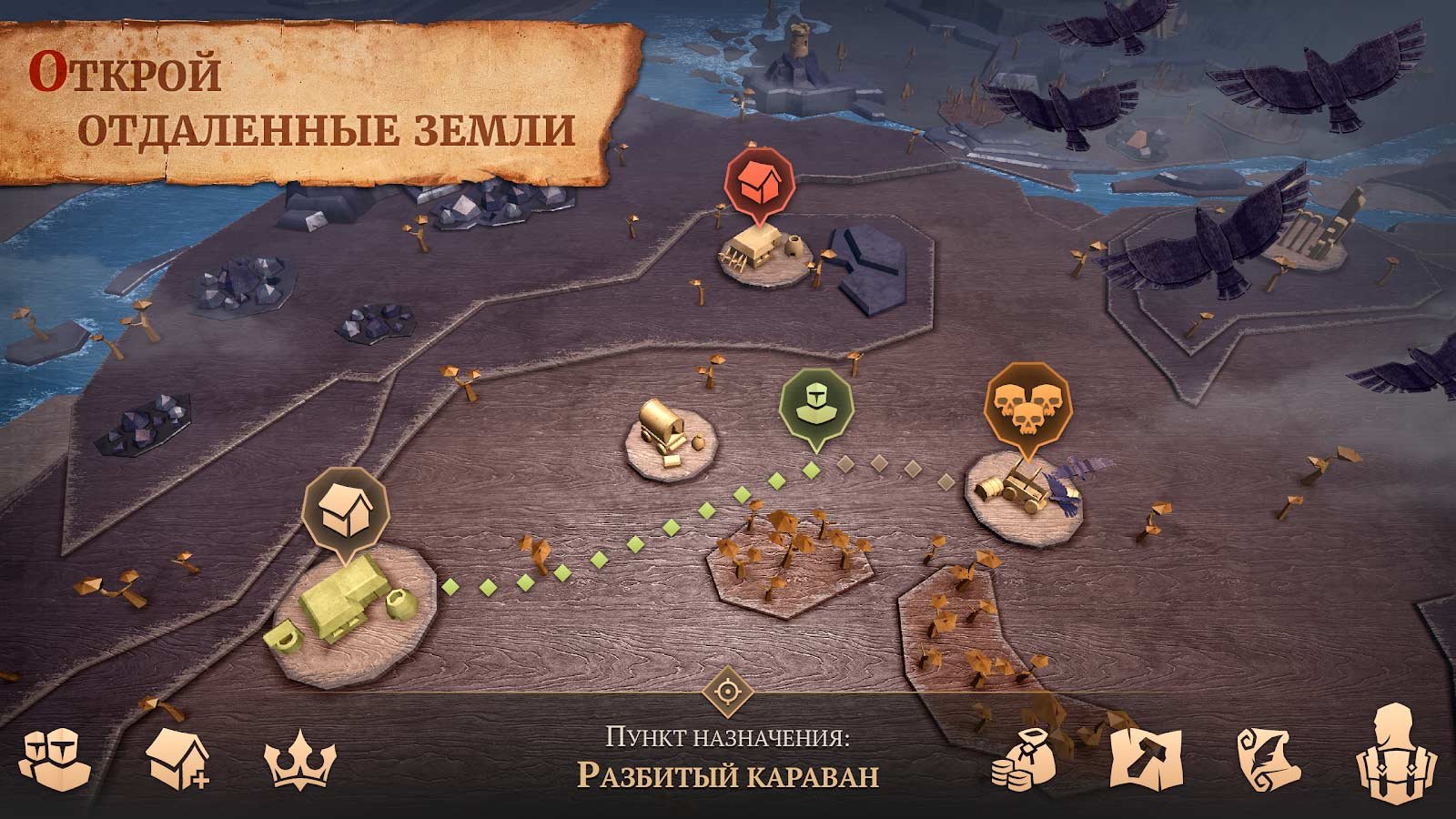Center map using the crosshair target button
Screen dimensions: 1456x819
click(x=728, y=692)
